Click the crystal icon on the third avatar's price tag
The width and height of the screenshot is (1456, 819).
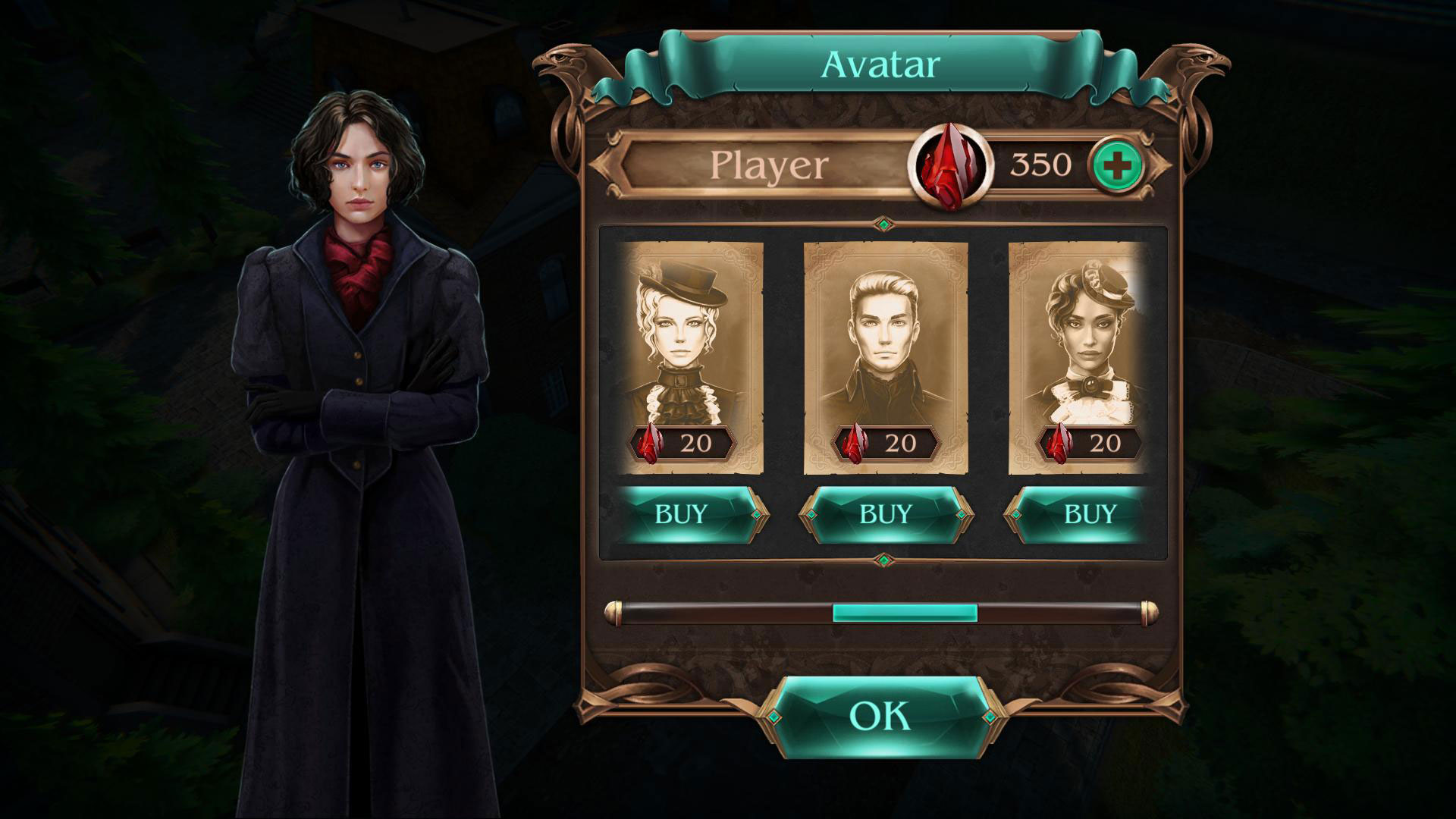coord(1062,442)
